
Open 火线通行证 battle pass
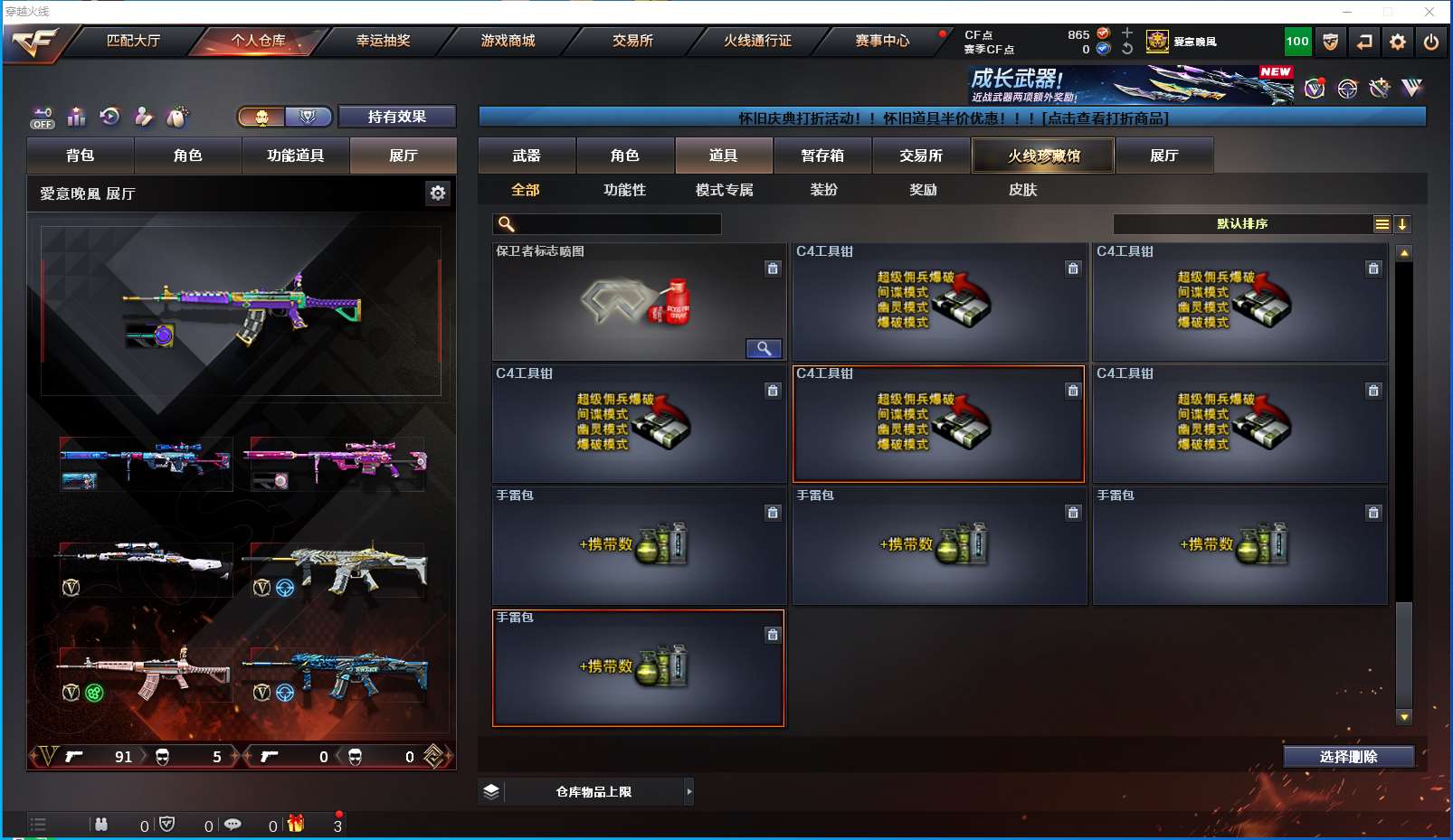pyautogui.click(x=757, y=41)
